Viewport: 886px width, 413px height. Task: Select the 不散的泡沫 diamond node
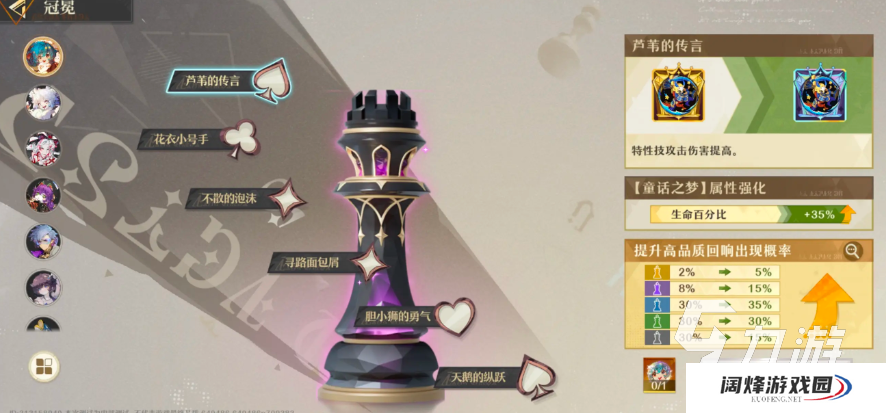click(287, 197)
